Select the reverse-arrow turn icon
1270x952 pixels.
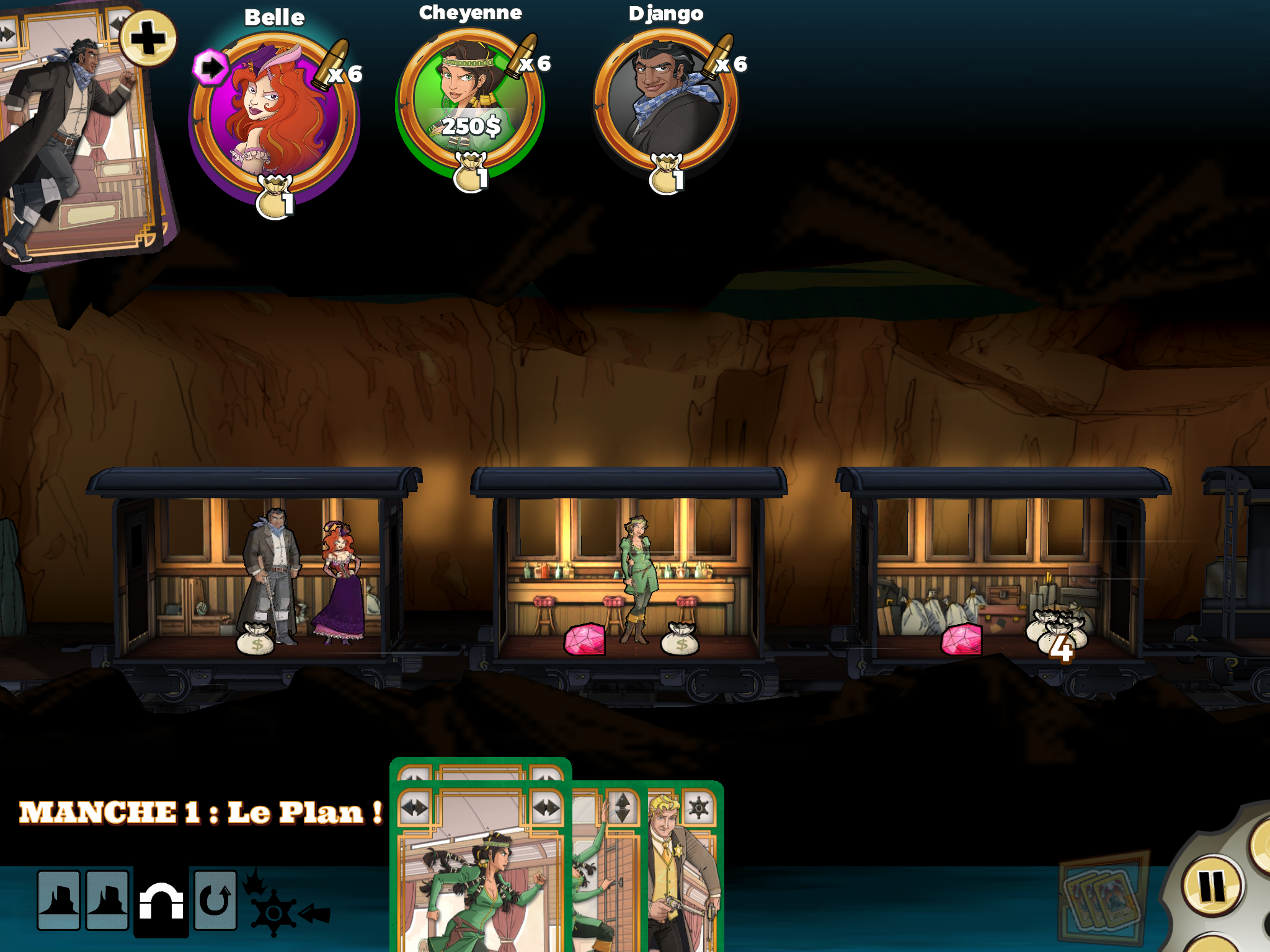[x=215, y=901]
